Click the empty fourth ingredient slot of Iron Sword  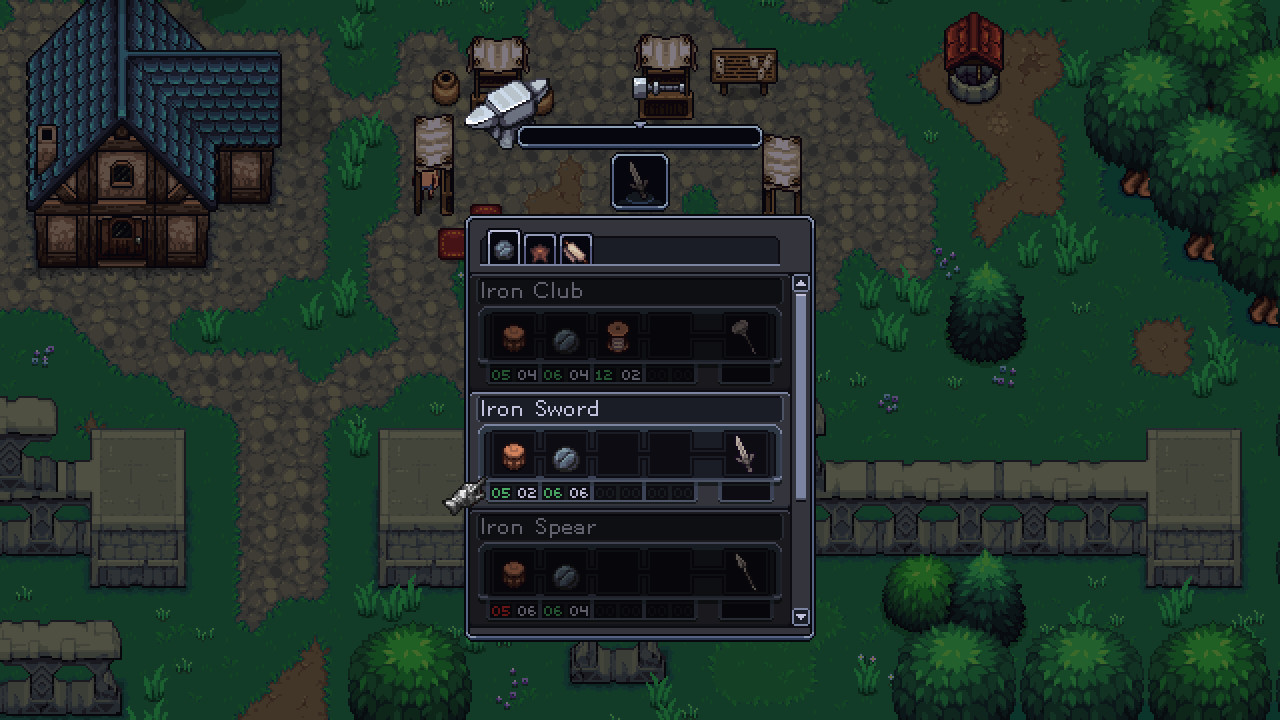pos(671,453)
